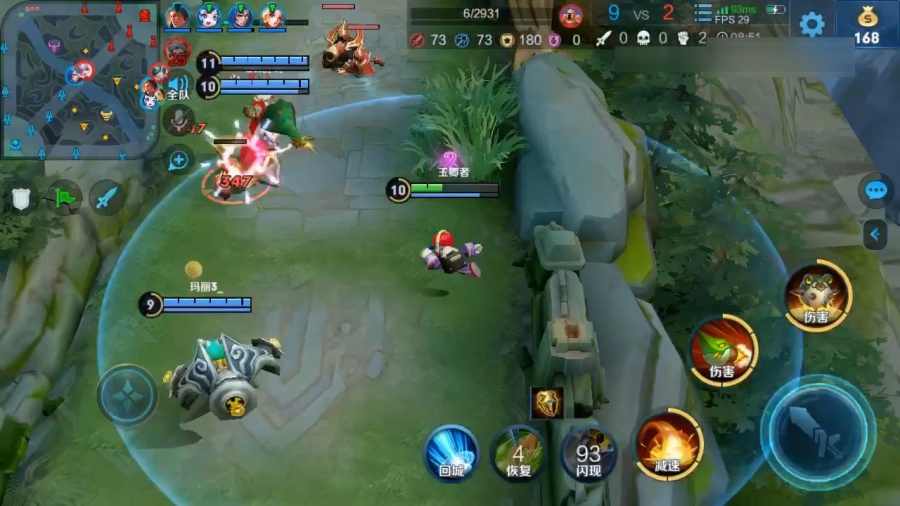This screenshot has width=900, height=506.
Task: Open the settings gear
Action: click(x=812, y=24)
